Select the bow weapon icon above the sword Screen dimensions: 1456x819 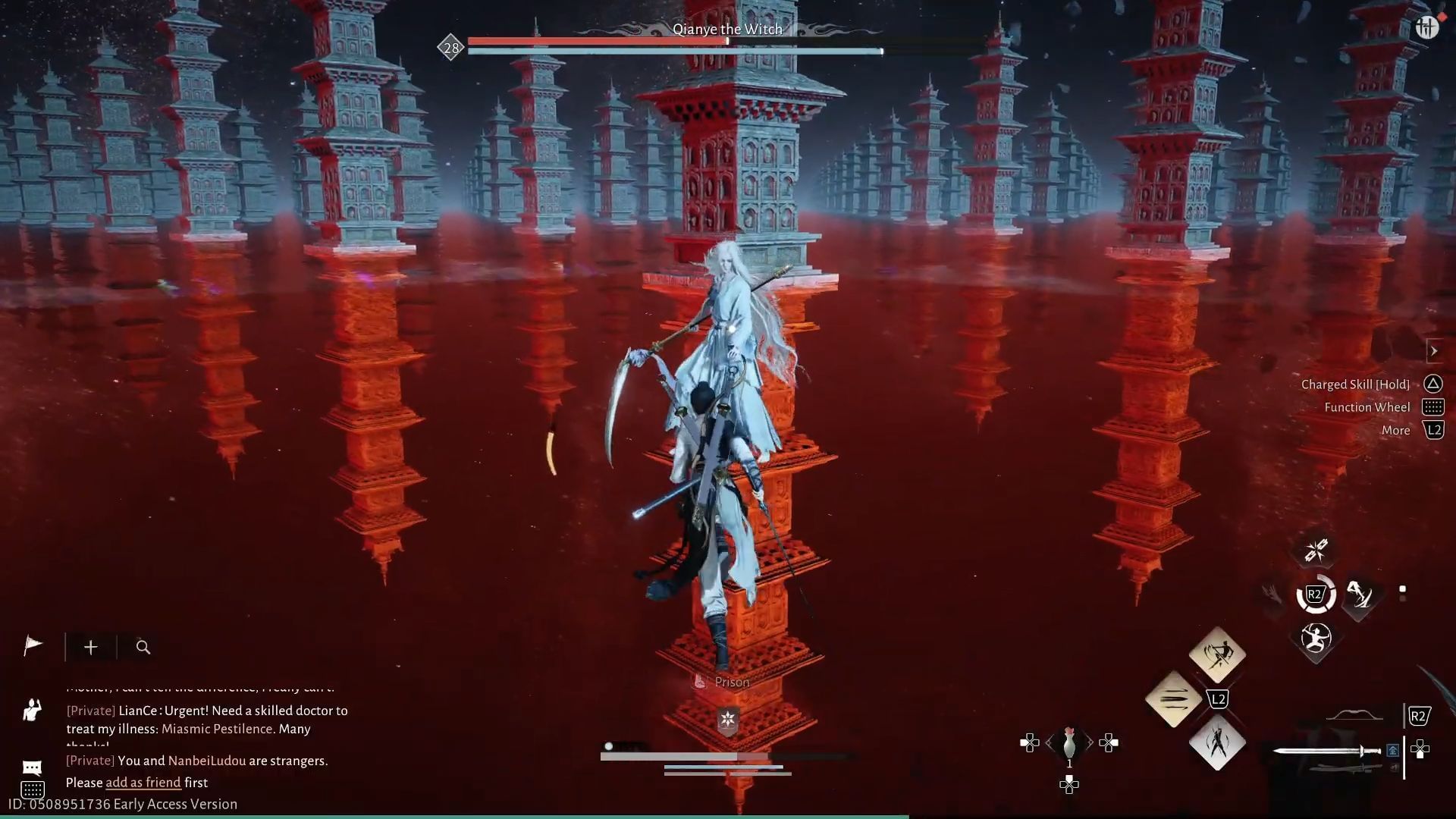[1354, 717]
